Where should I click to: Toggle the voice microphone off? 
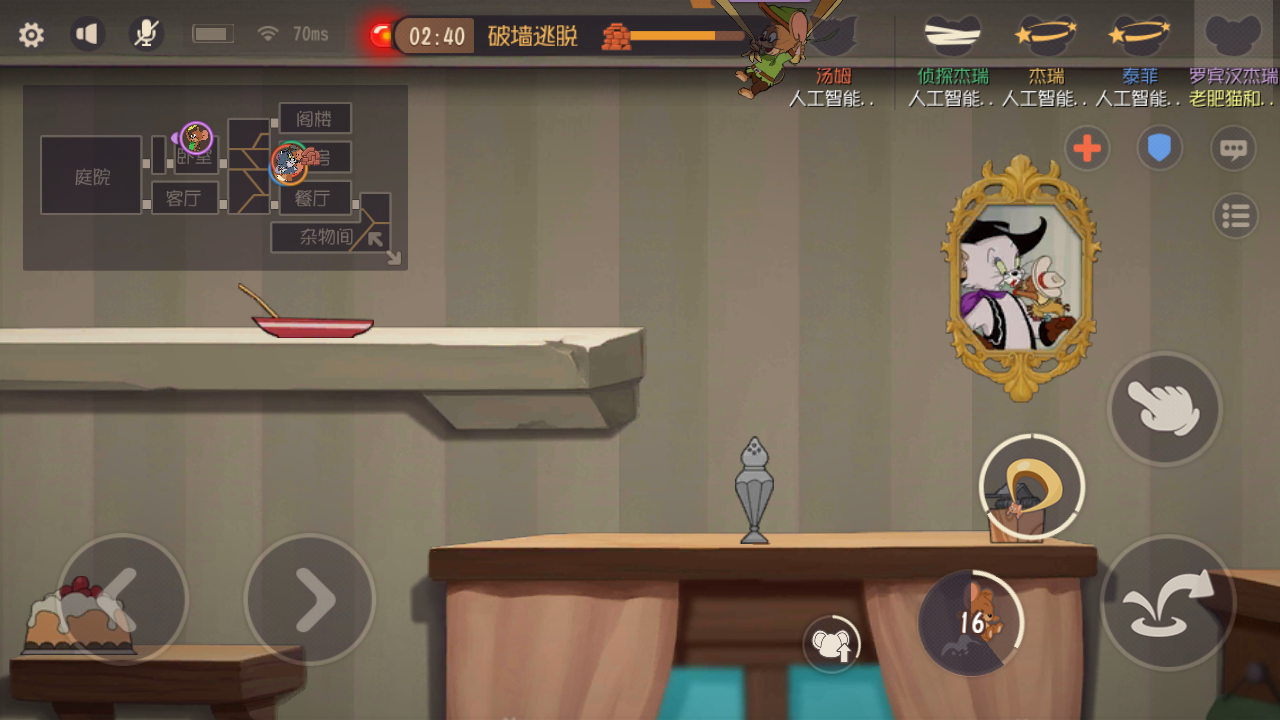click(146, 33)
